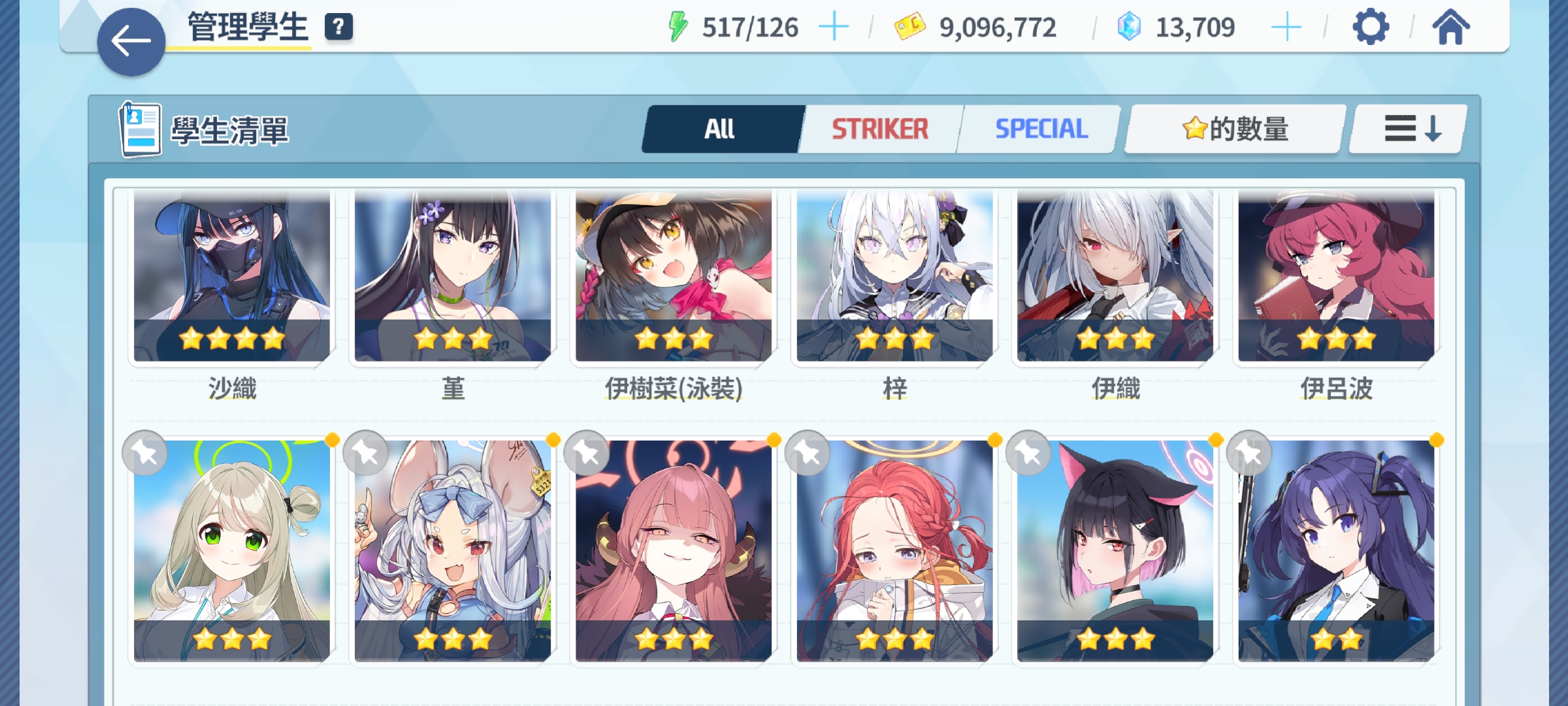Go back with the arrow button

(131, 42)
